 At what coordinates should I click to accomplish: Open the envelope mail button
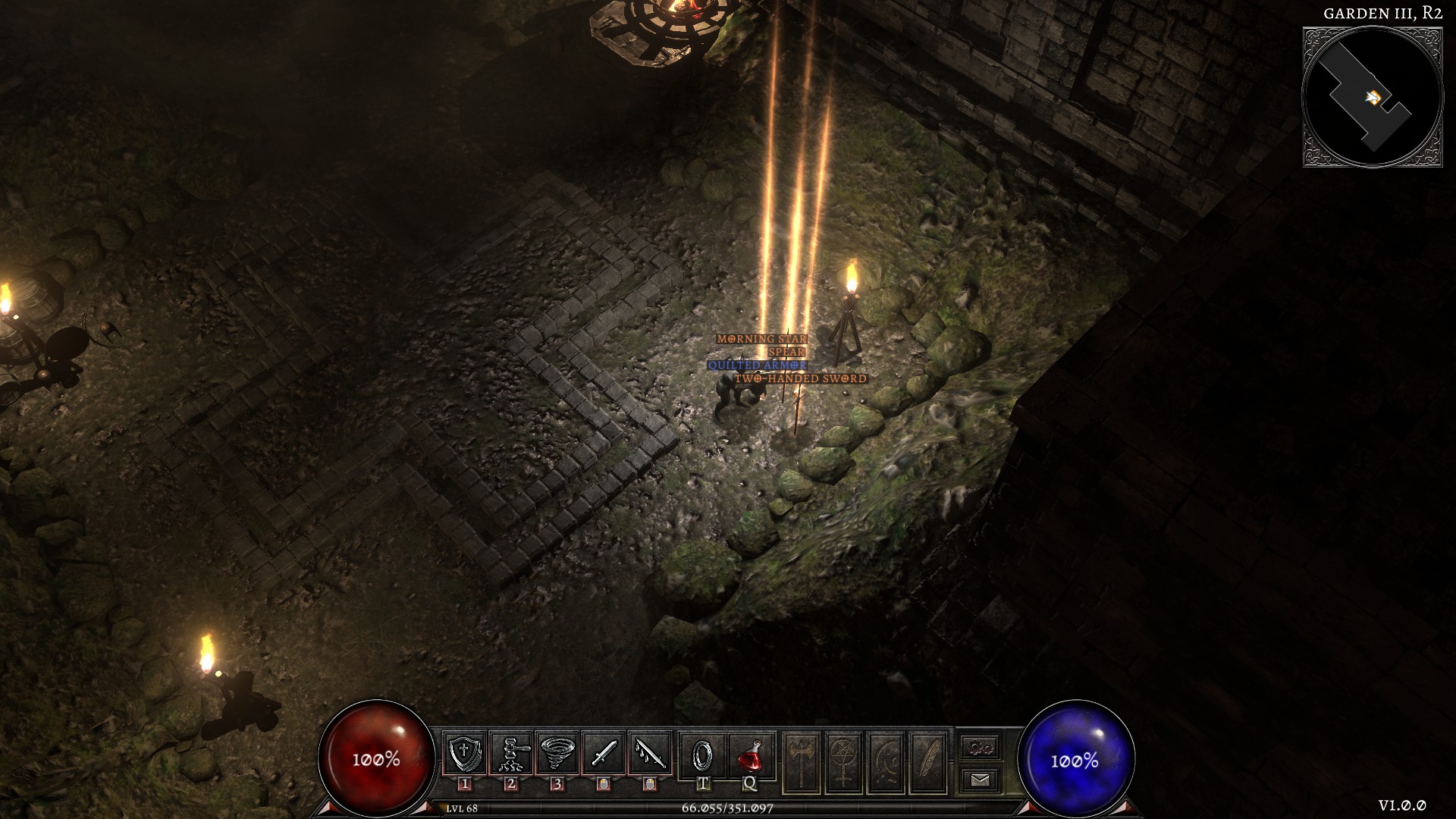[981, 780]
